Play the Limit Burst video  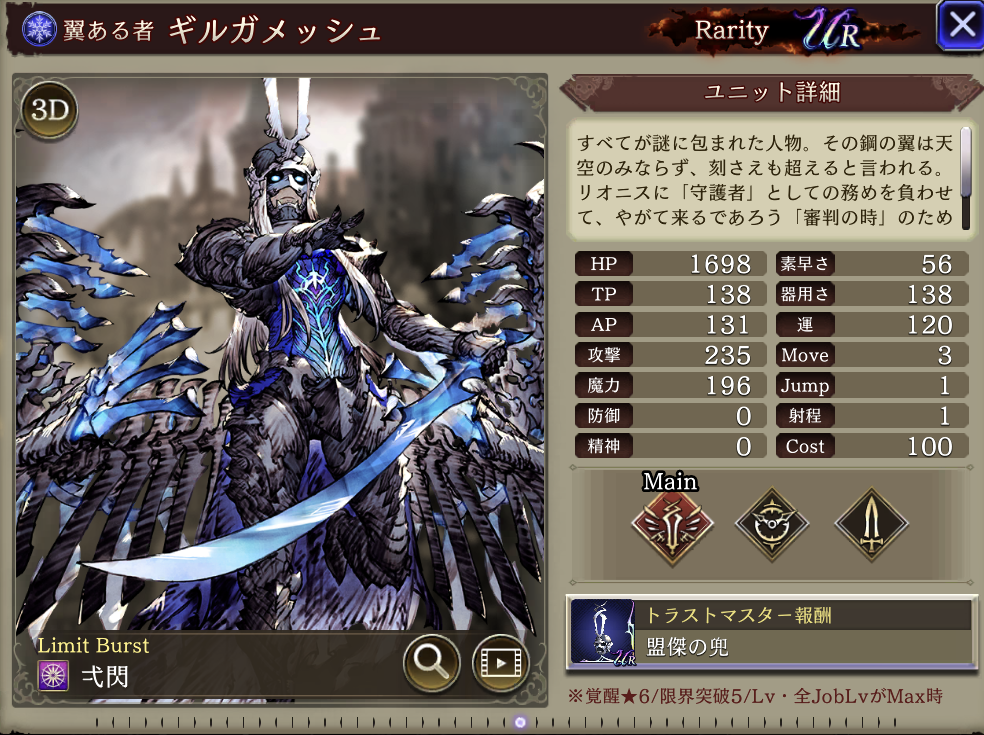coord(500,660)
